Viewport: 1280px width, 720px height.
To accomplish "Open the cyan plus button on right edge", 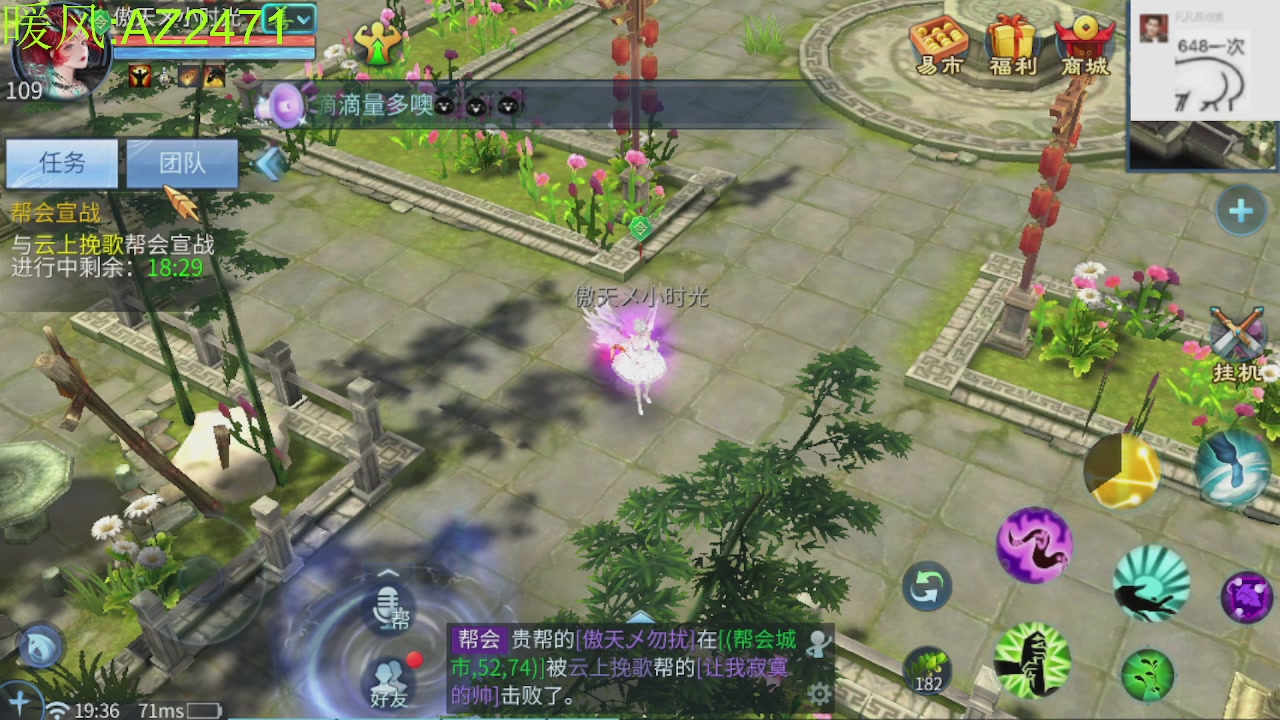I will 1241,211.
